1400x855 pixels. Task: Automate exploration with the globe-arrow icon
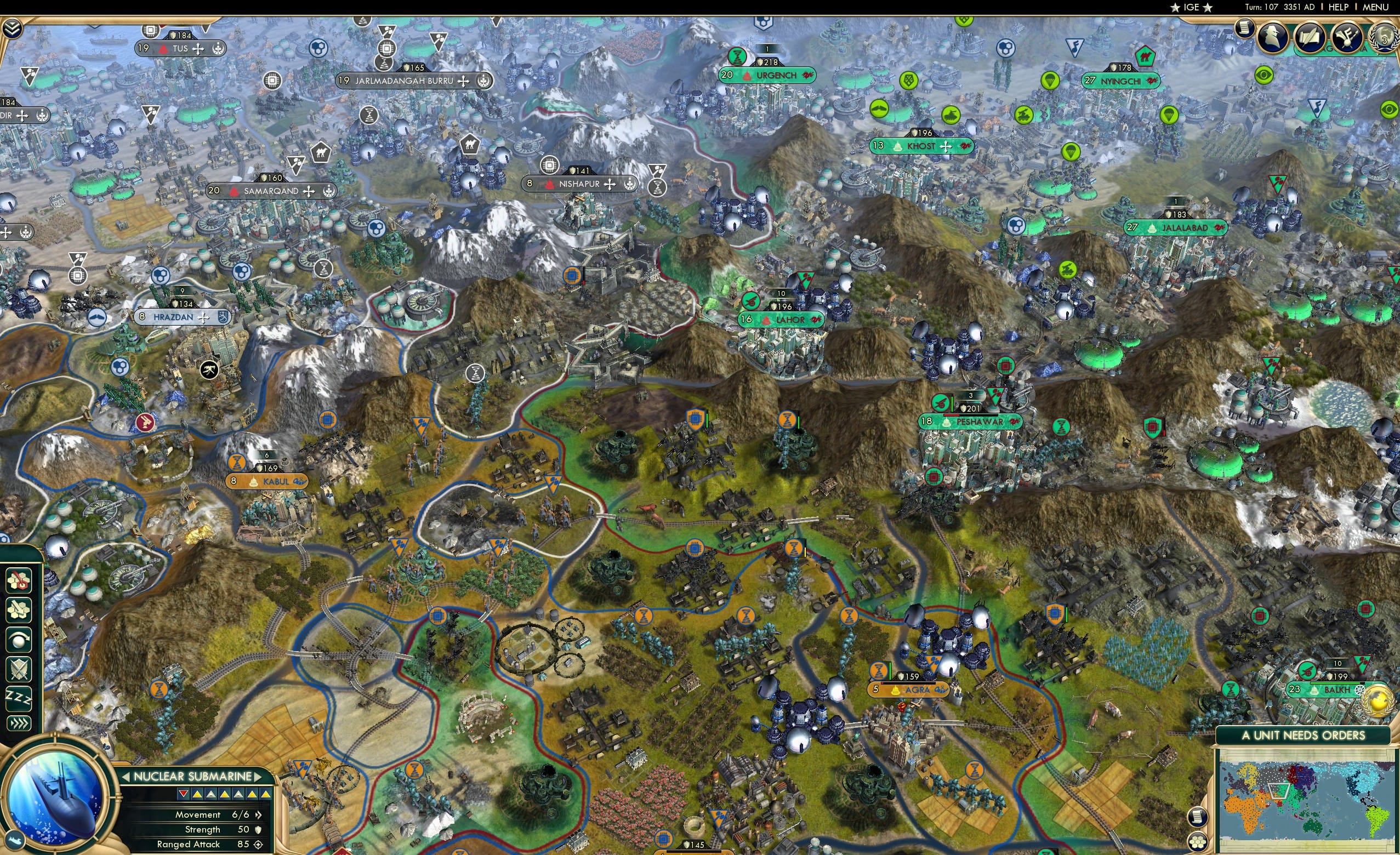(x=18, y=640)
